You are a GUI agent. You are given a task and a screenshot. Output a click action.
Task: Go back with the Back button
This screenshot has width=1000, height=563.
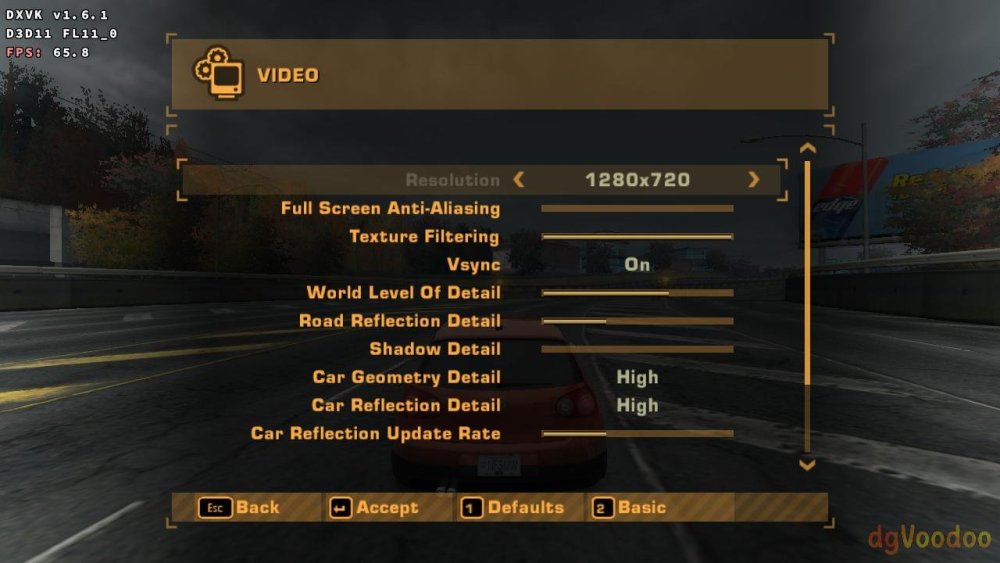[x=240, y=508]
